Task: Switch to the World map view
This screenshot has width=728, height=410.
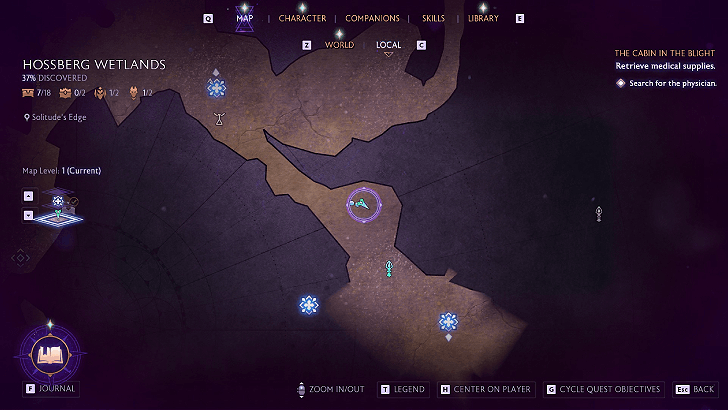Action: tap(339, 45)
